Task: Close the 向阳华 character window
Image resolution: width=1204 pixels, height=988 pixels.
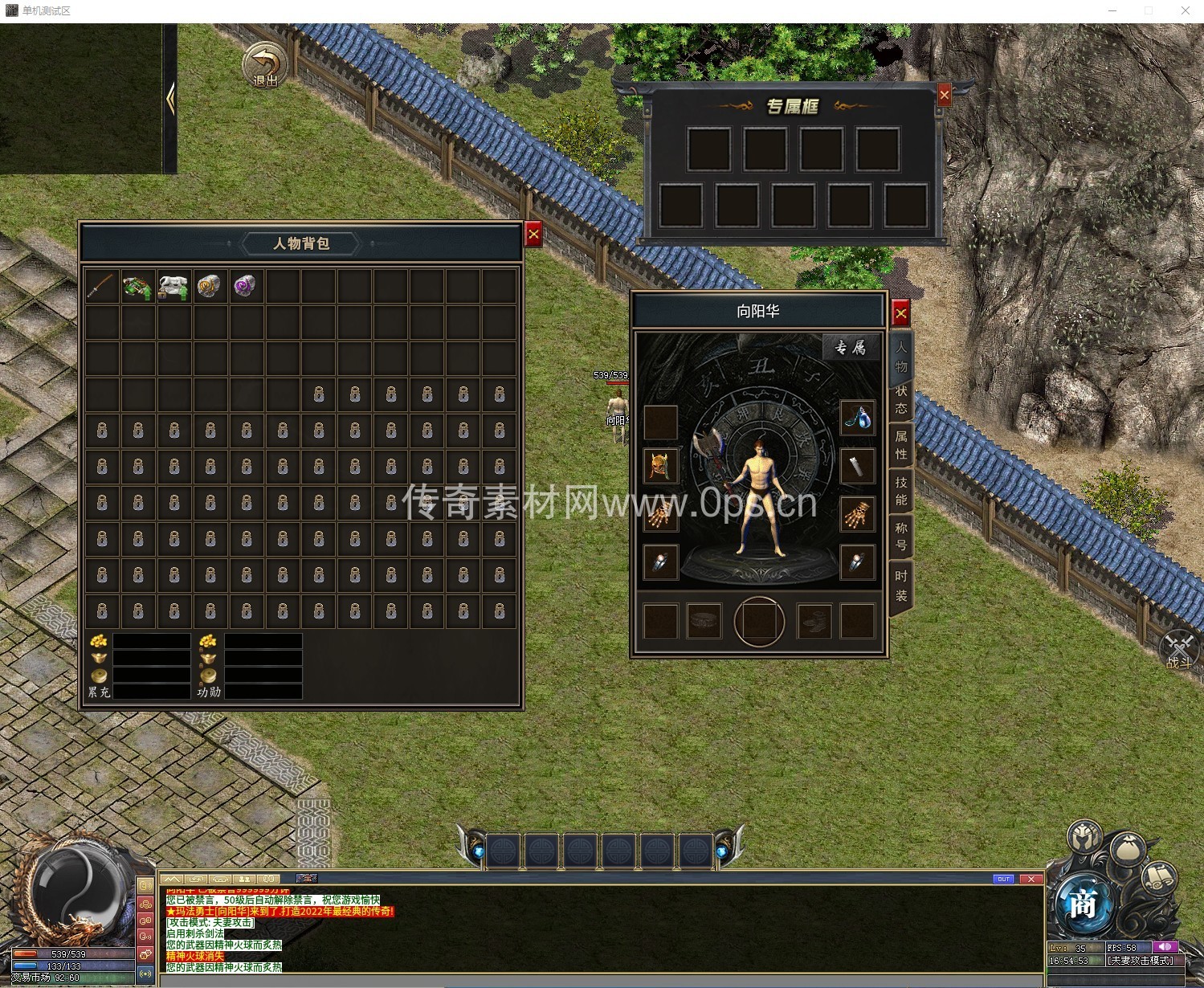Action: (x=900, y=313)
